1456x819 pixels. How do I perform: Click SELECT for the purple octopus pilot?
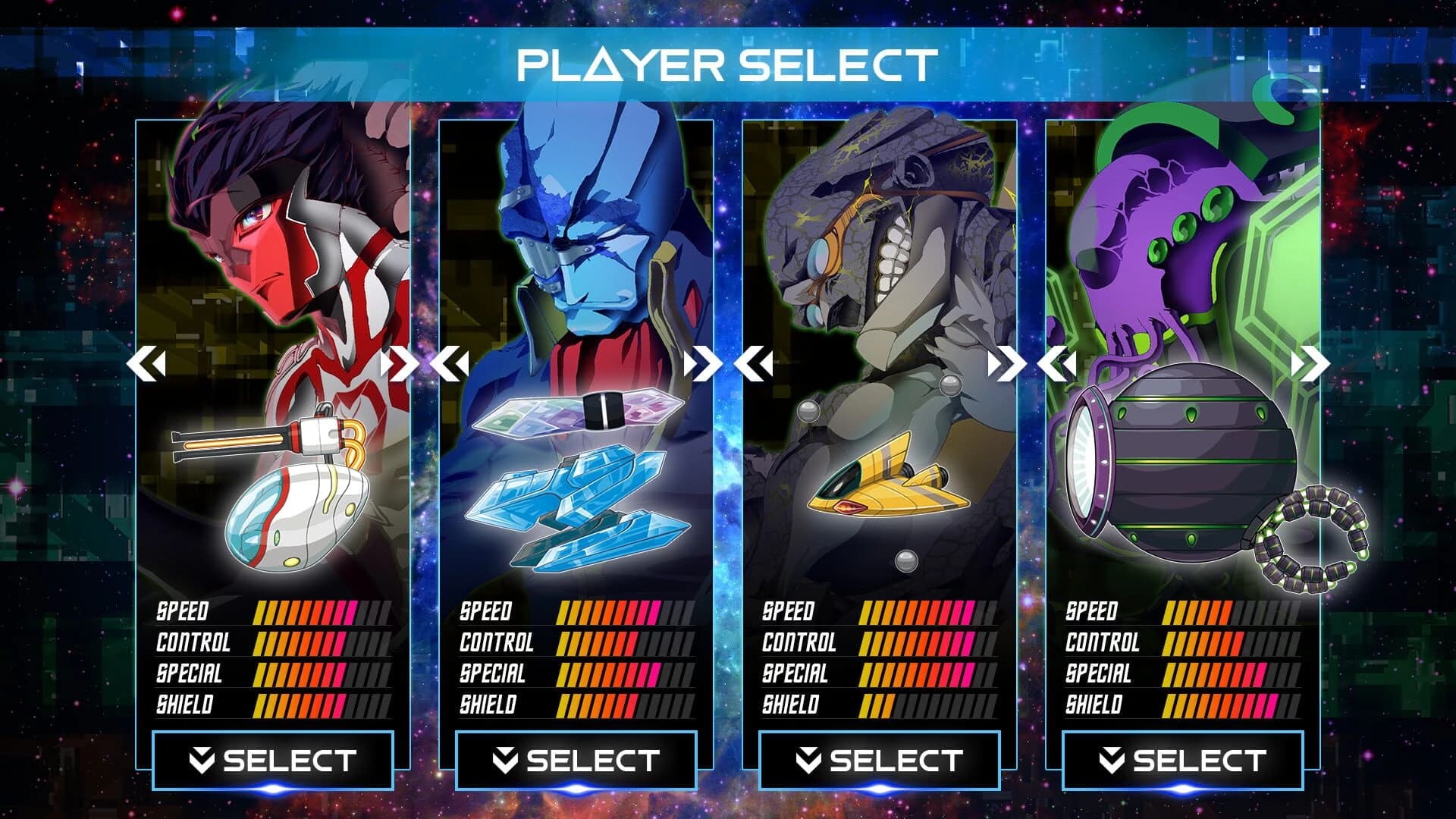pyautogui.click(x=1183, y=761)
